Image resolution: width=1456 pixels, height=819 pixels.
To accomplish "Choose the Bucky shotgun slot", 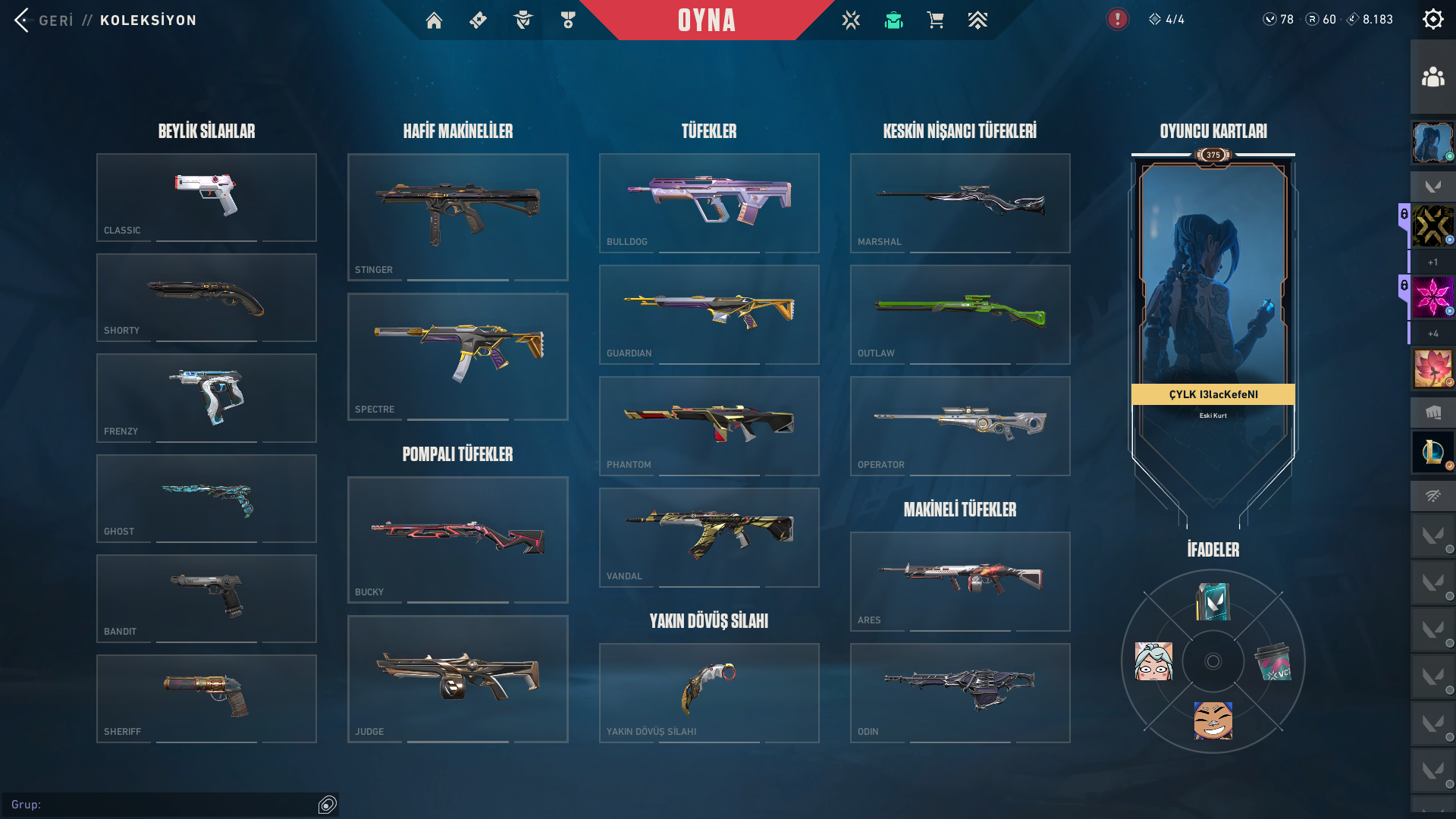I will tap(457, 539).
